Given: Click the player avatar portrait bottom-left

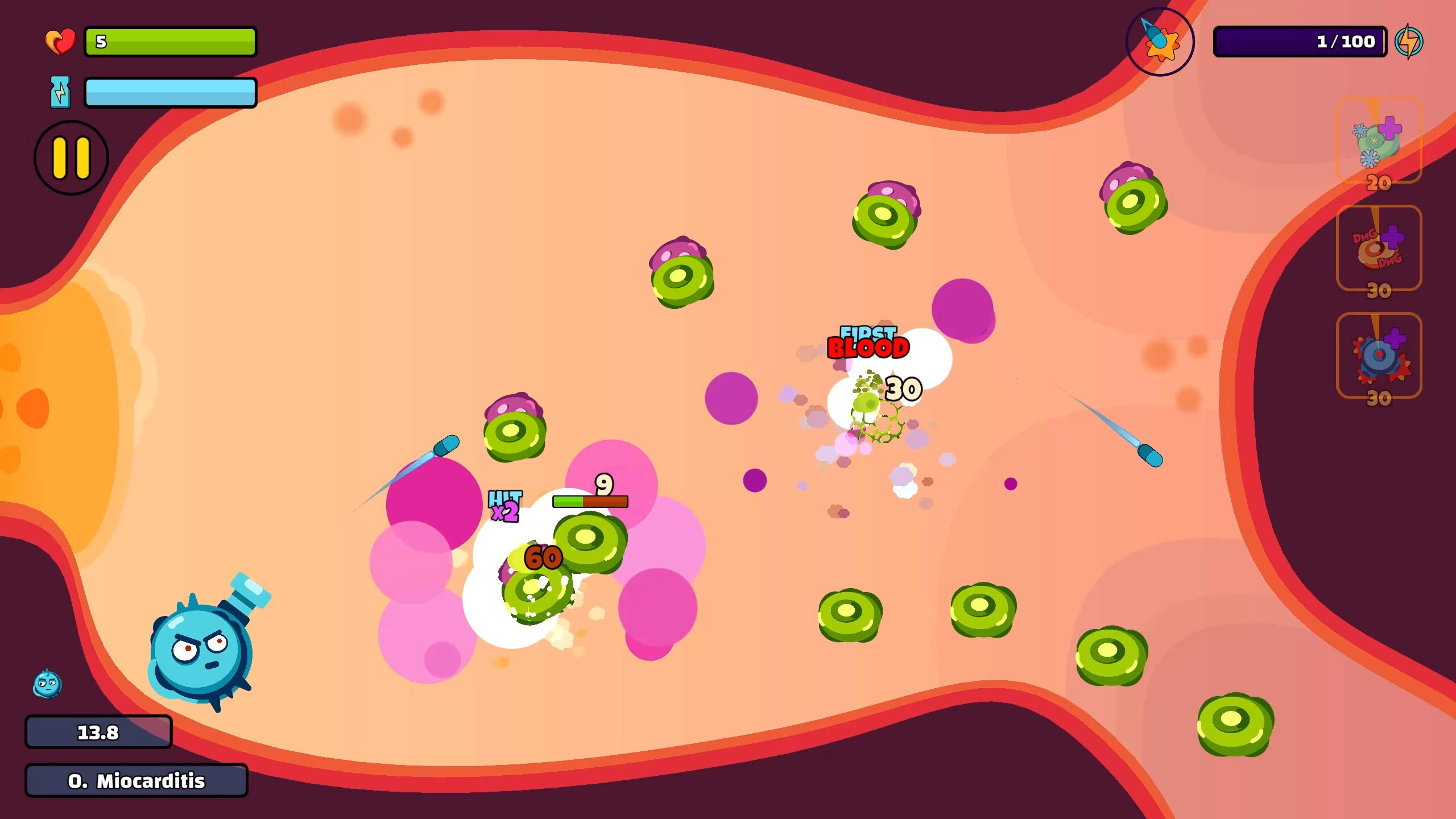Looking at the screenshot, I should (x=47, y=685).
